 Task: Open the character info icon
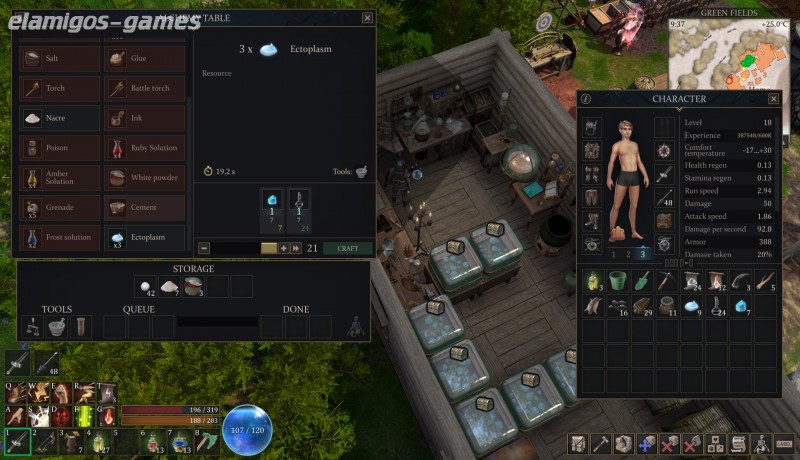pos(586,99)
